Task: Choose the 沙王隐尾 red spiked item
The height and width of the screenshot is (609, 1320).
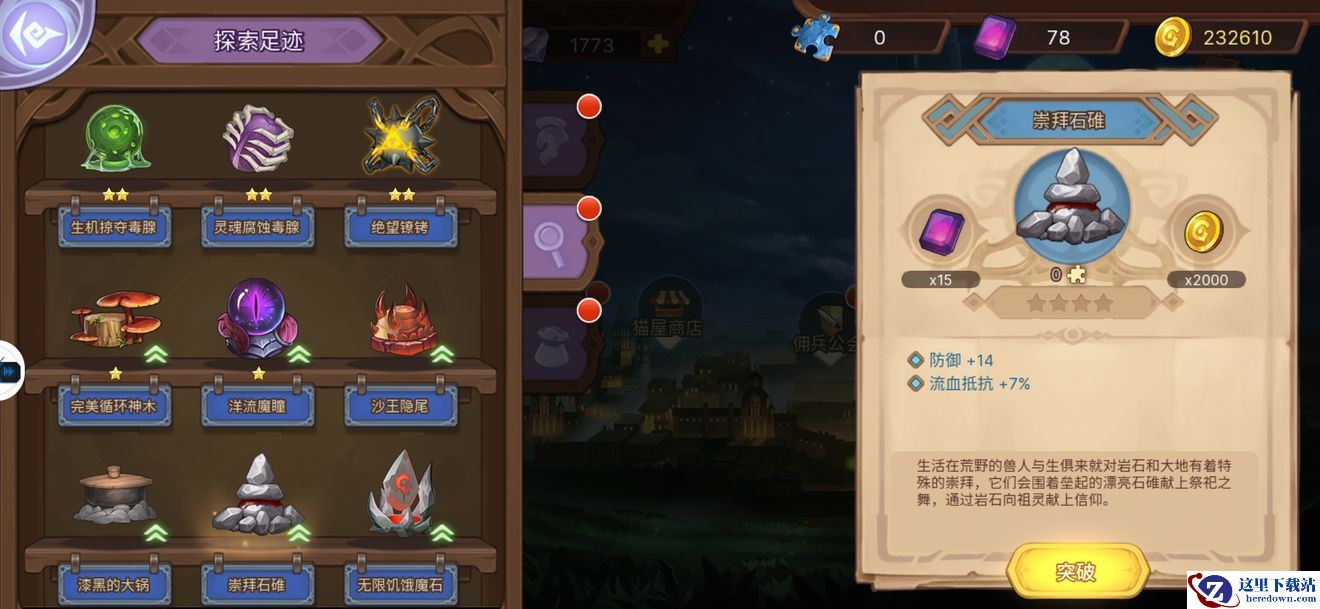Action: [400, 322]
